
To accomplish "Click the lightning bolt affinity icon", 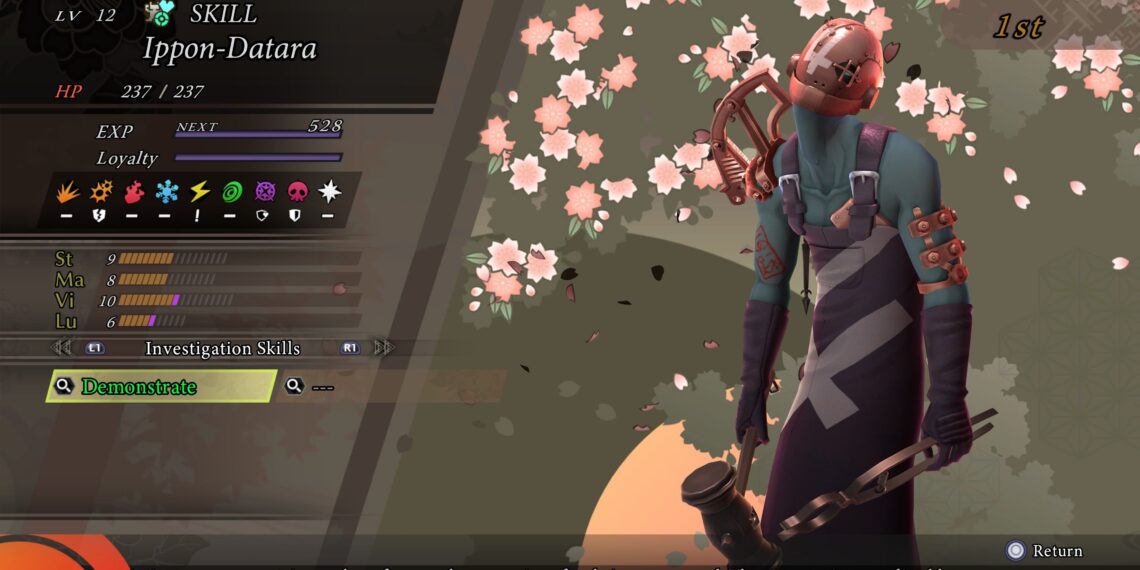I will (x=199, y=192).
